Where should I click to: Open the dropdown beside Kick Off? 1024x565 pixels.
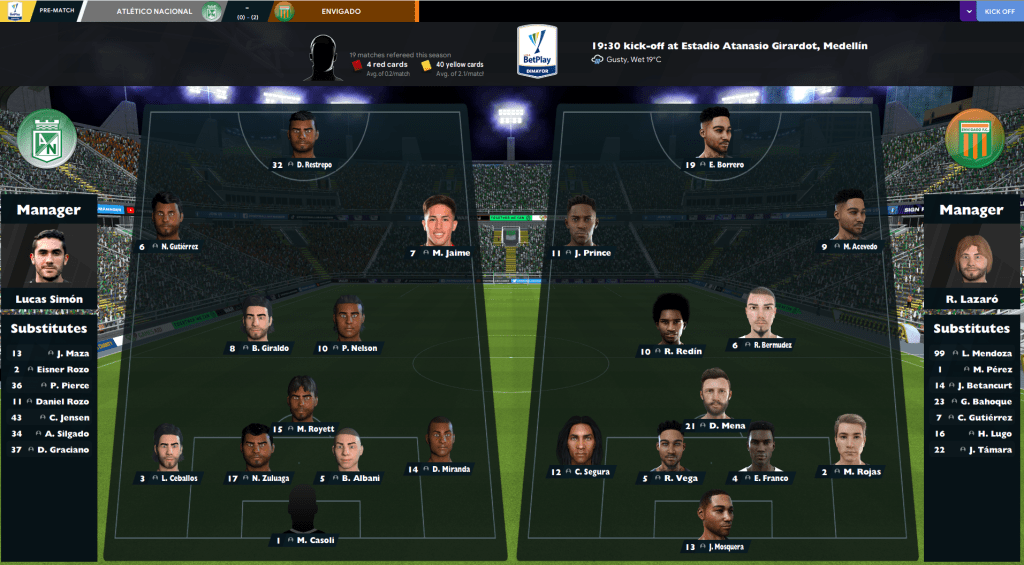967,11
